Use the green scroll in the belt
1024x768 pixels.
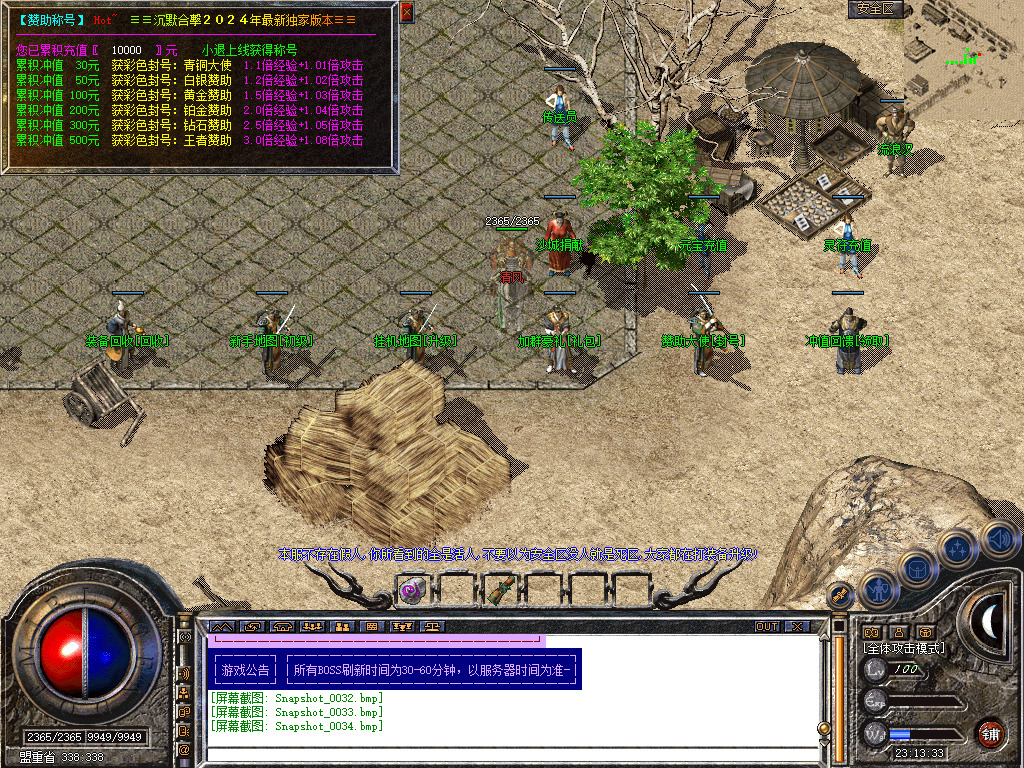click(497, 590)
